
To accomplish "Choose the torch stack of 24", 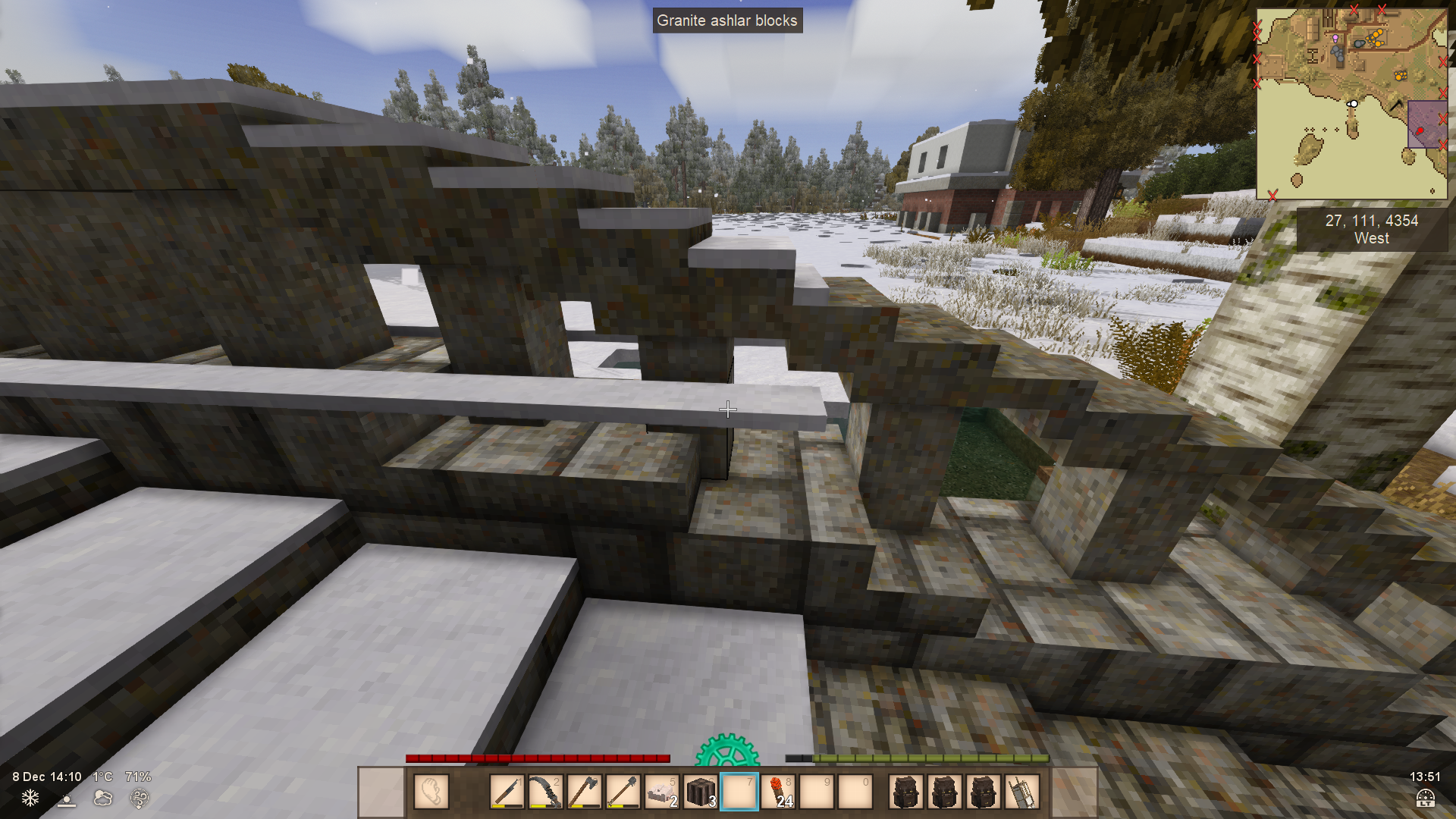I will 778,792.
